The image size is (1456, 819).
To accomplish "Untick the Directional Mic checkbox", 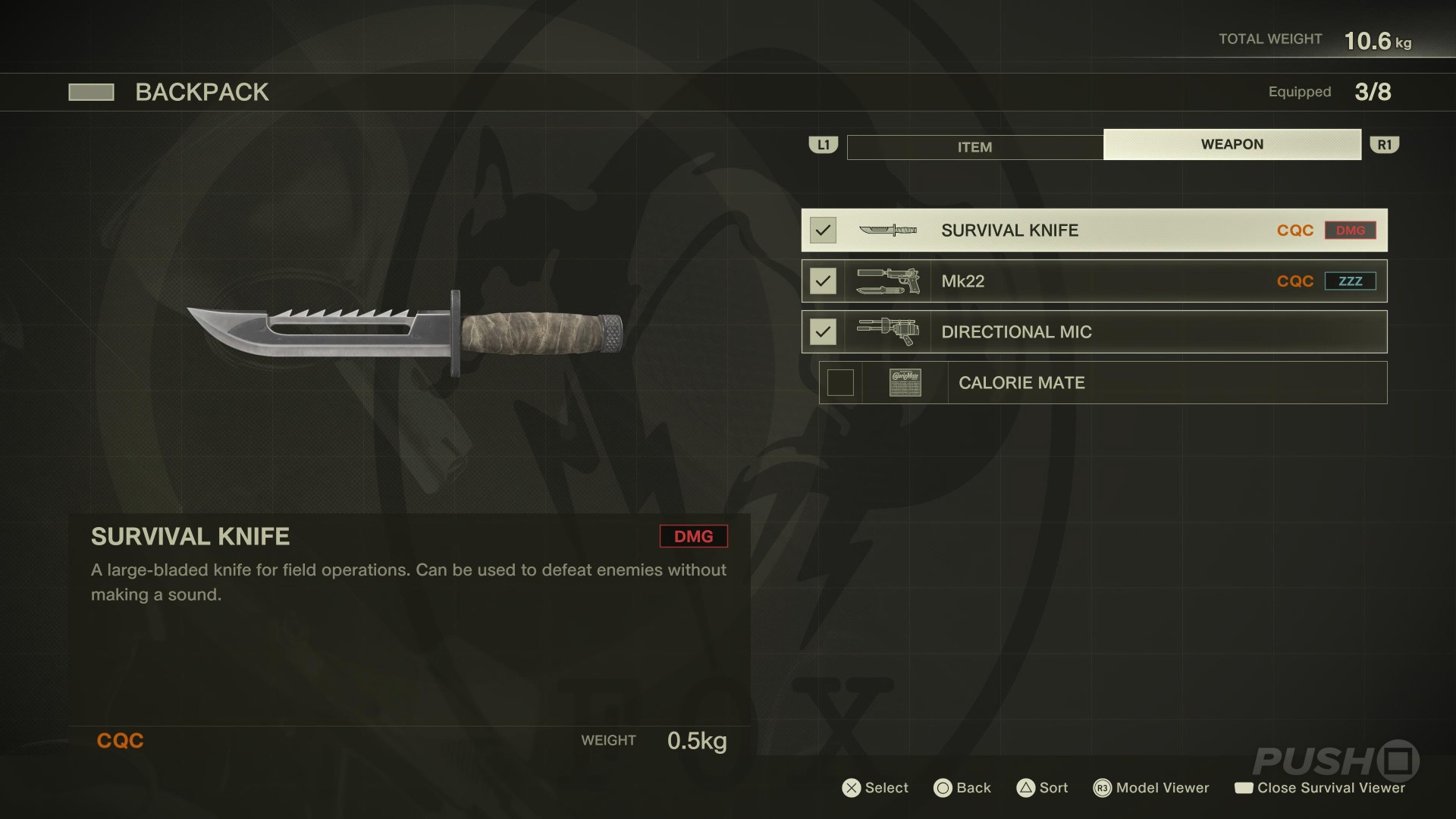I will point(823,332).
